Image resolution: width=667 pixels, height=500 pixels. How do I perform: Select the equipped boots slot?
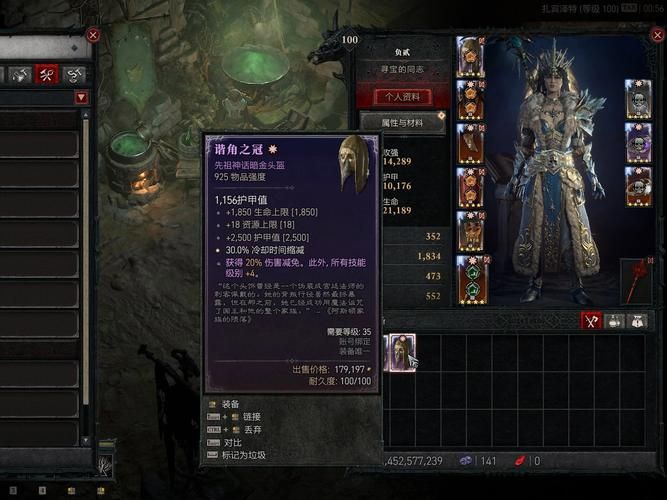click(x=470, y=231)
